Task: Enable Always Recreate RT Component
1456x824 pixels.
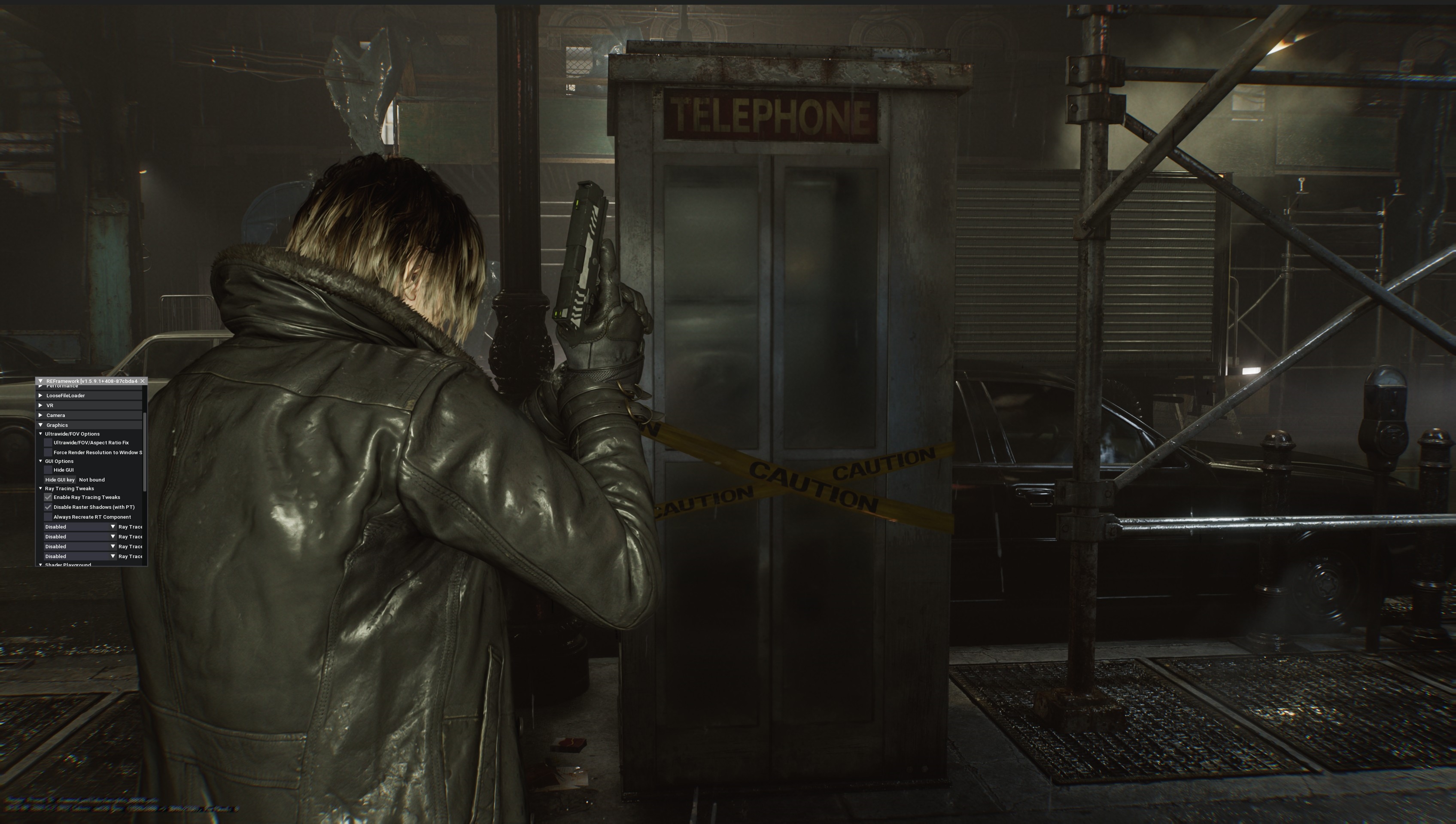Action: (x=48, y=517)
